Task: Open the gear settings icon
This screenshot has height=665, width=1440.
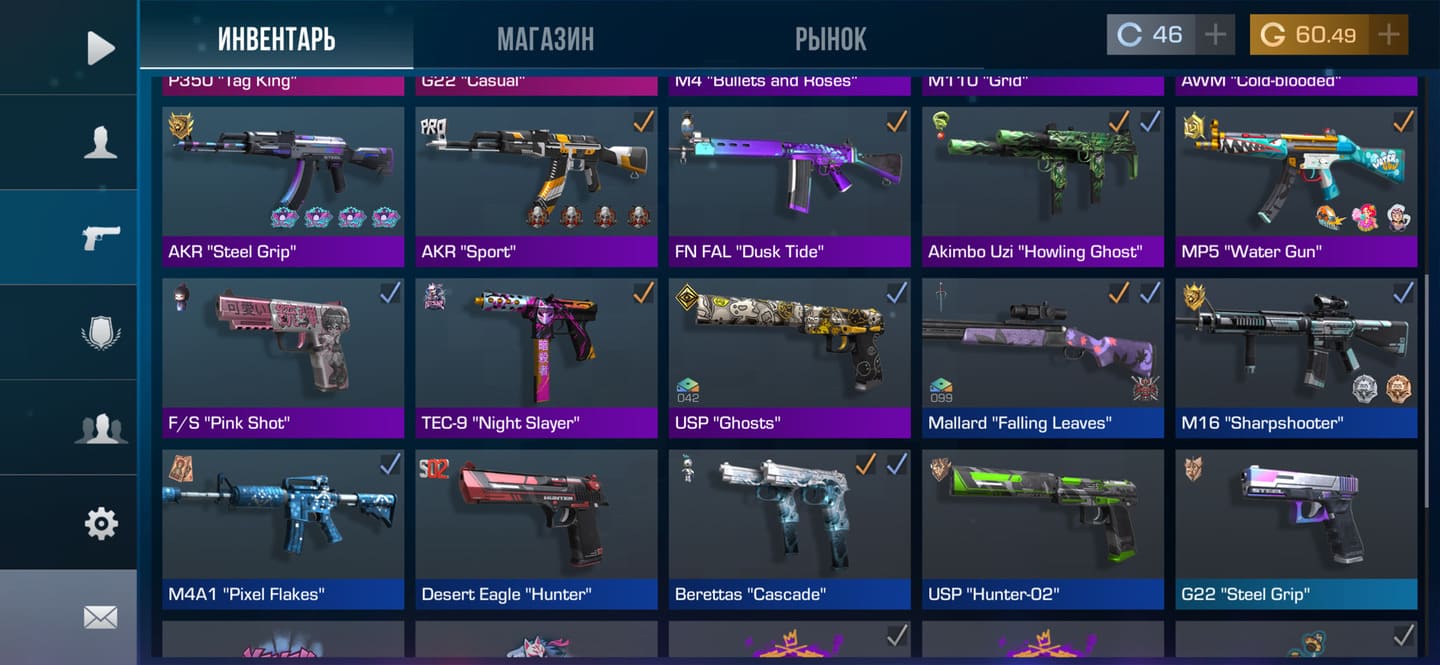Action: coord(100,522)
